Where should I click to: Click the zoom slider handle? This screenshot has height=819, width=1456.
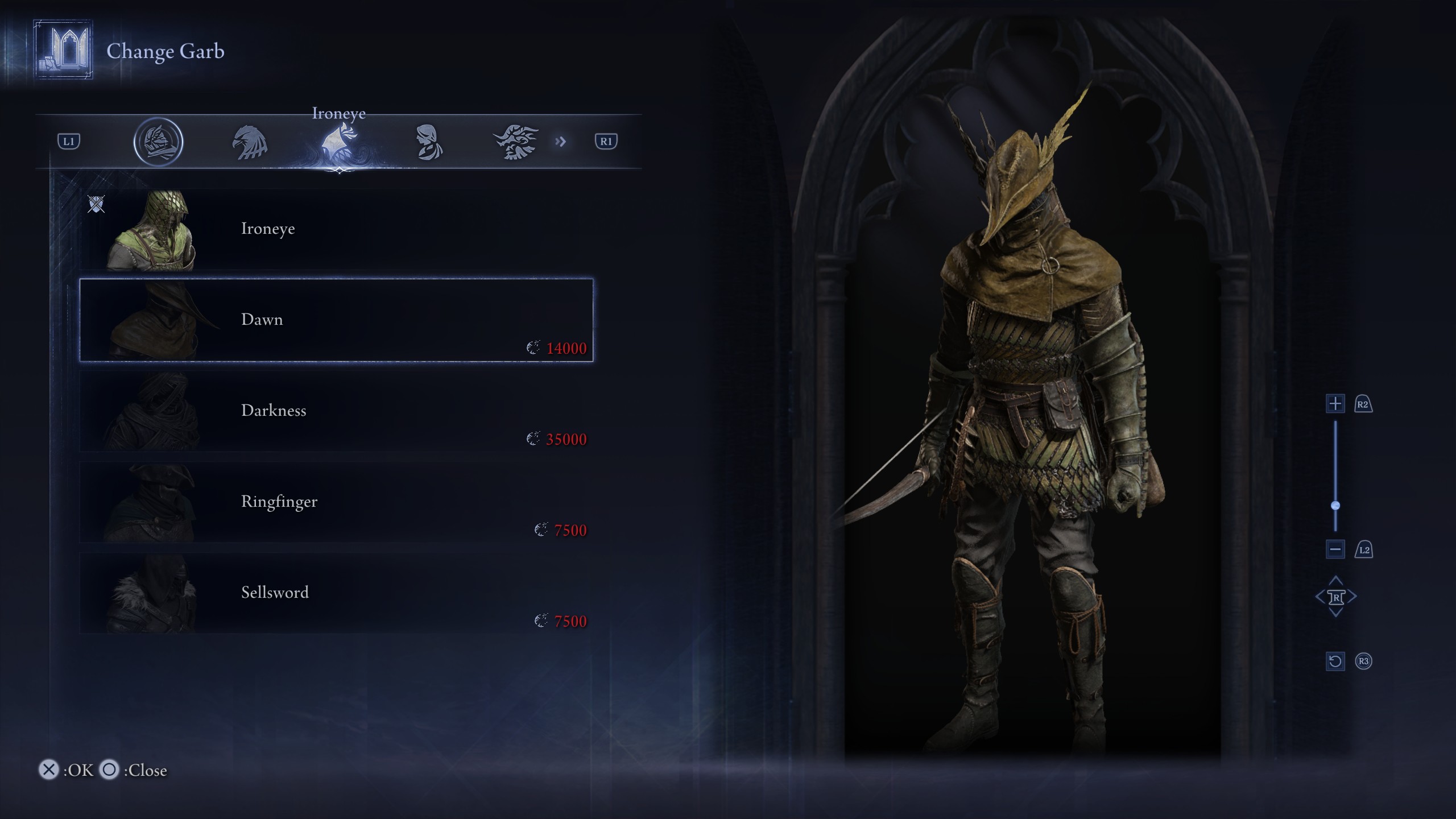click(x=1335, y=506)
